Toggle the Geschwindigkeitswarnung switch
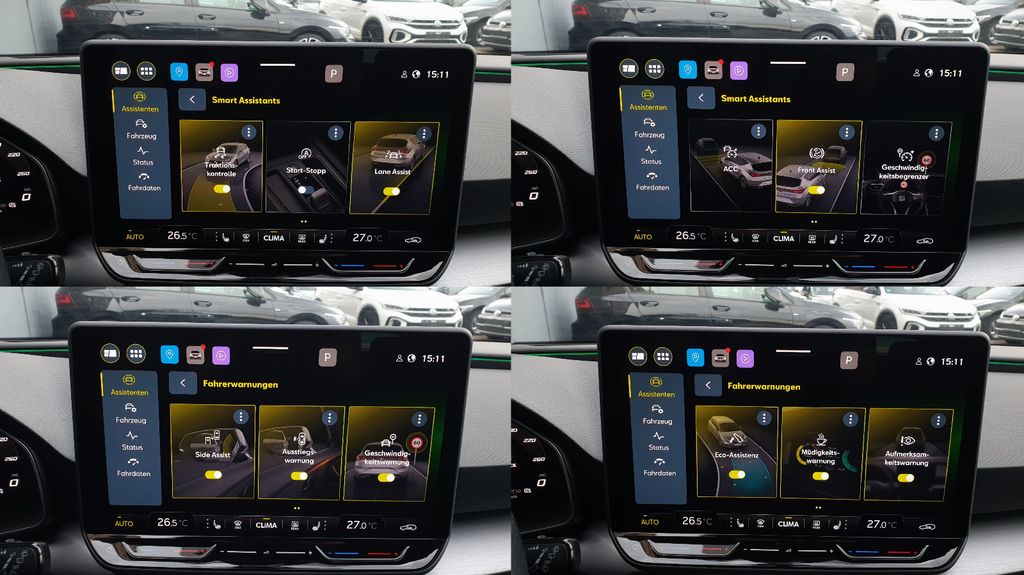This screenshot has height=575, width=1024. click(x=385, y=477)
